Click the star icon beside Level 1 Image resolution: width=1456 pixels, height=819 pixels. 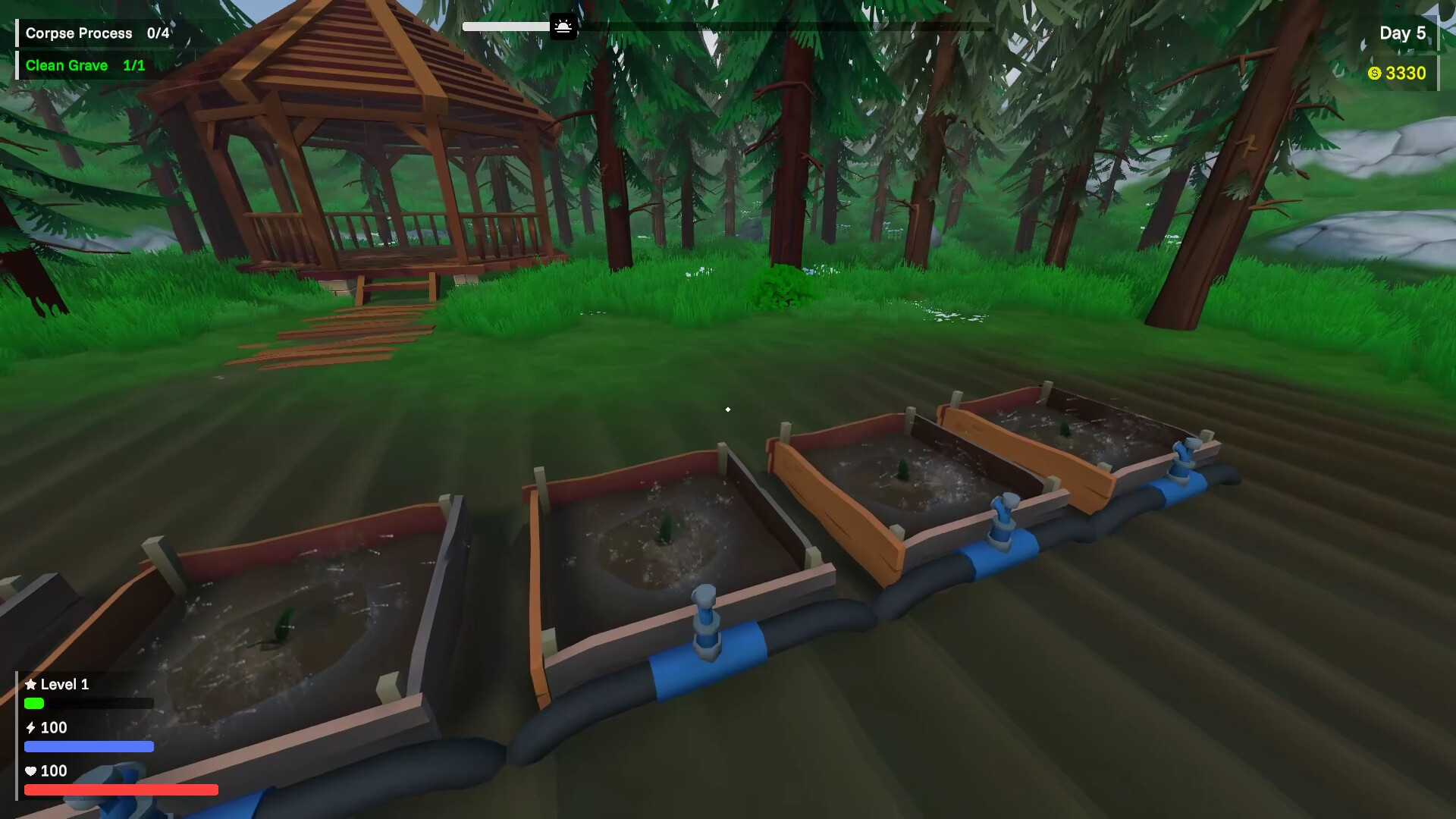(x=32, y=684)
